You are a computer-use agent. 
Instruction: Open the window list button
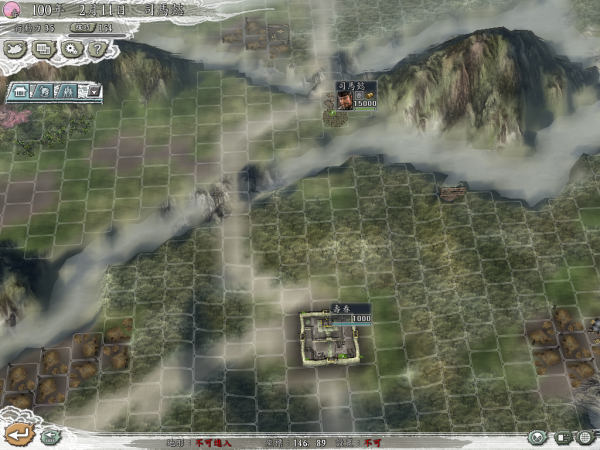click(43, 47)
